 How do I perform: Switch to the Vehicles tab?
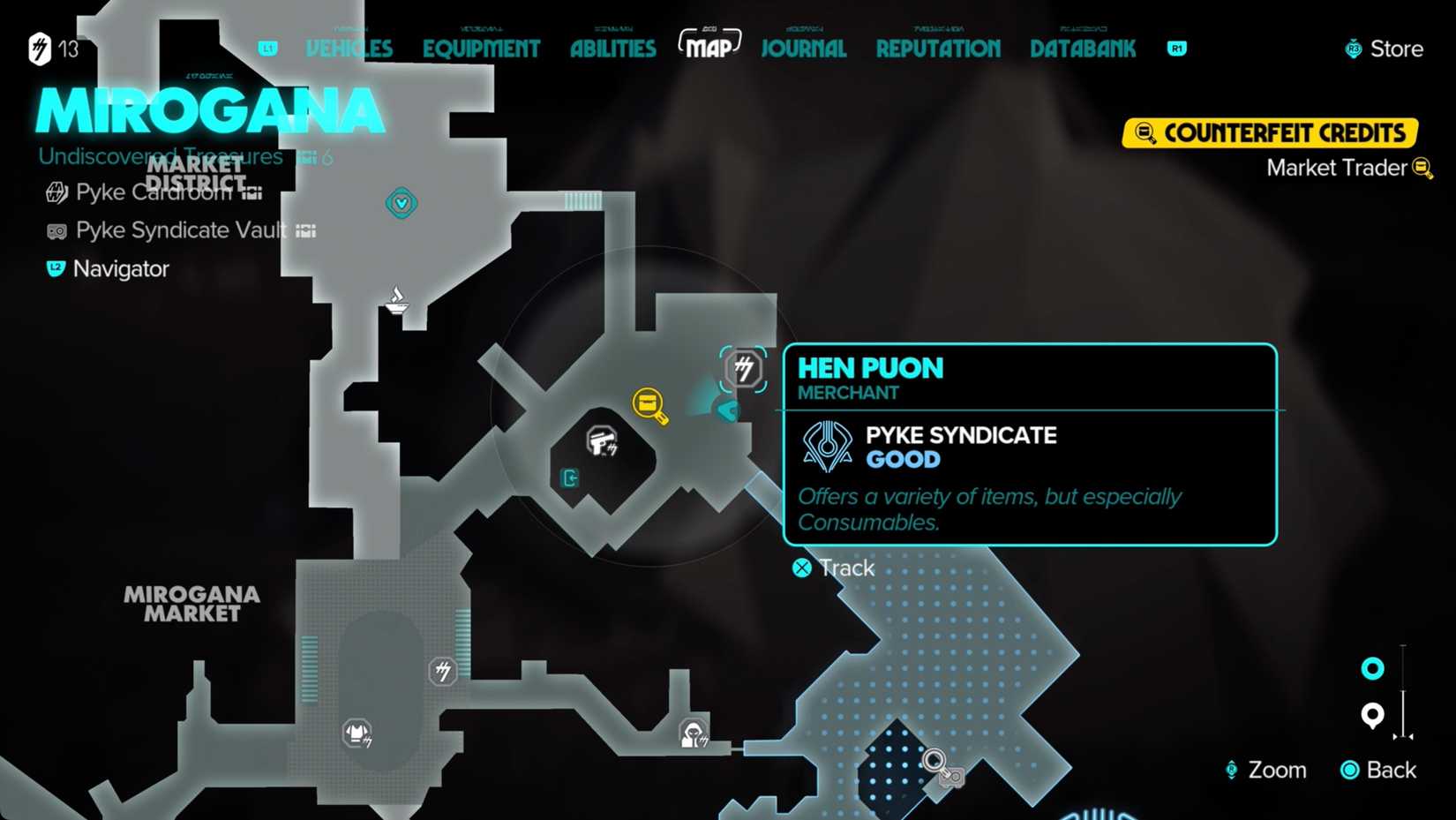349,49
